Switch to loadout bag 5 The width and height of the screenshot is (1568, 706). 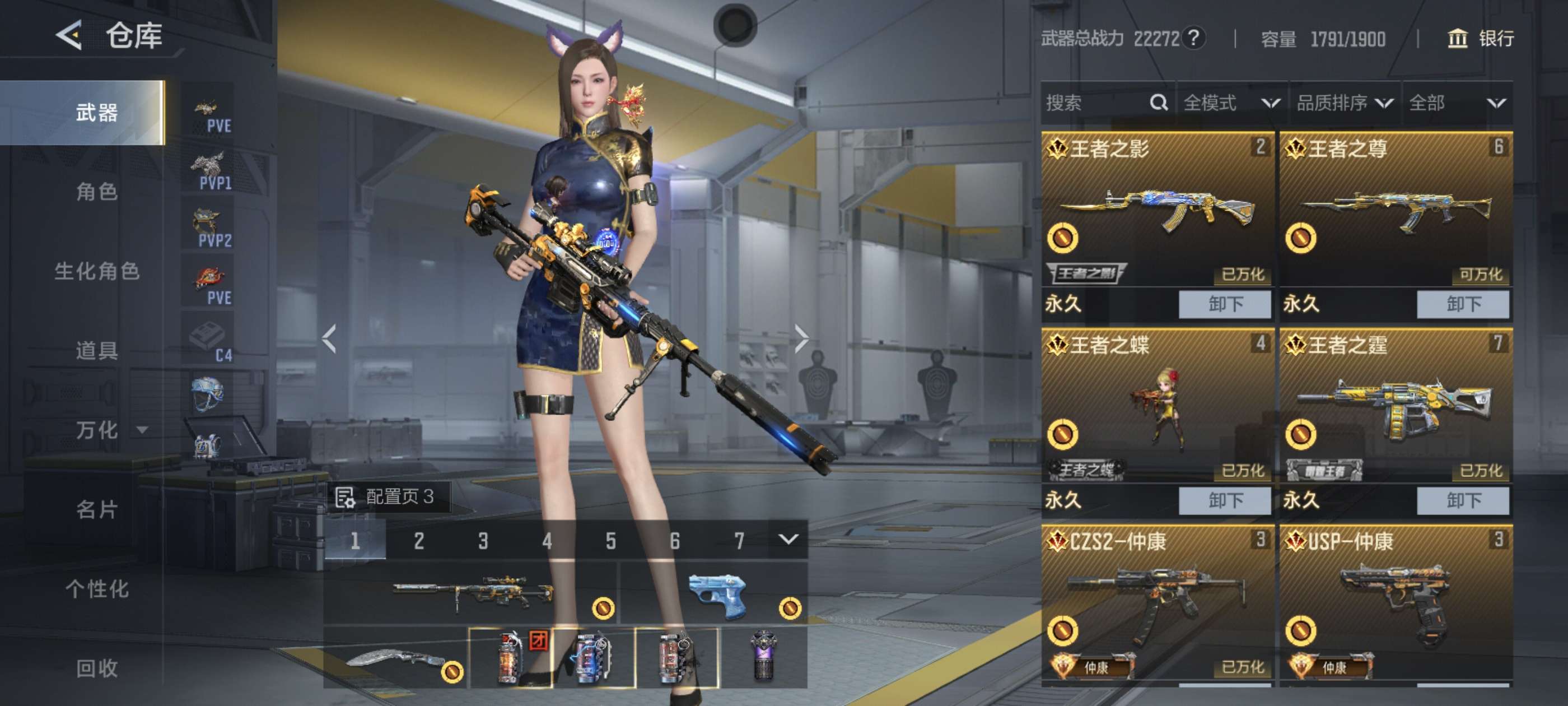coord(610,540)
